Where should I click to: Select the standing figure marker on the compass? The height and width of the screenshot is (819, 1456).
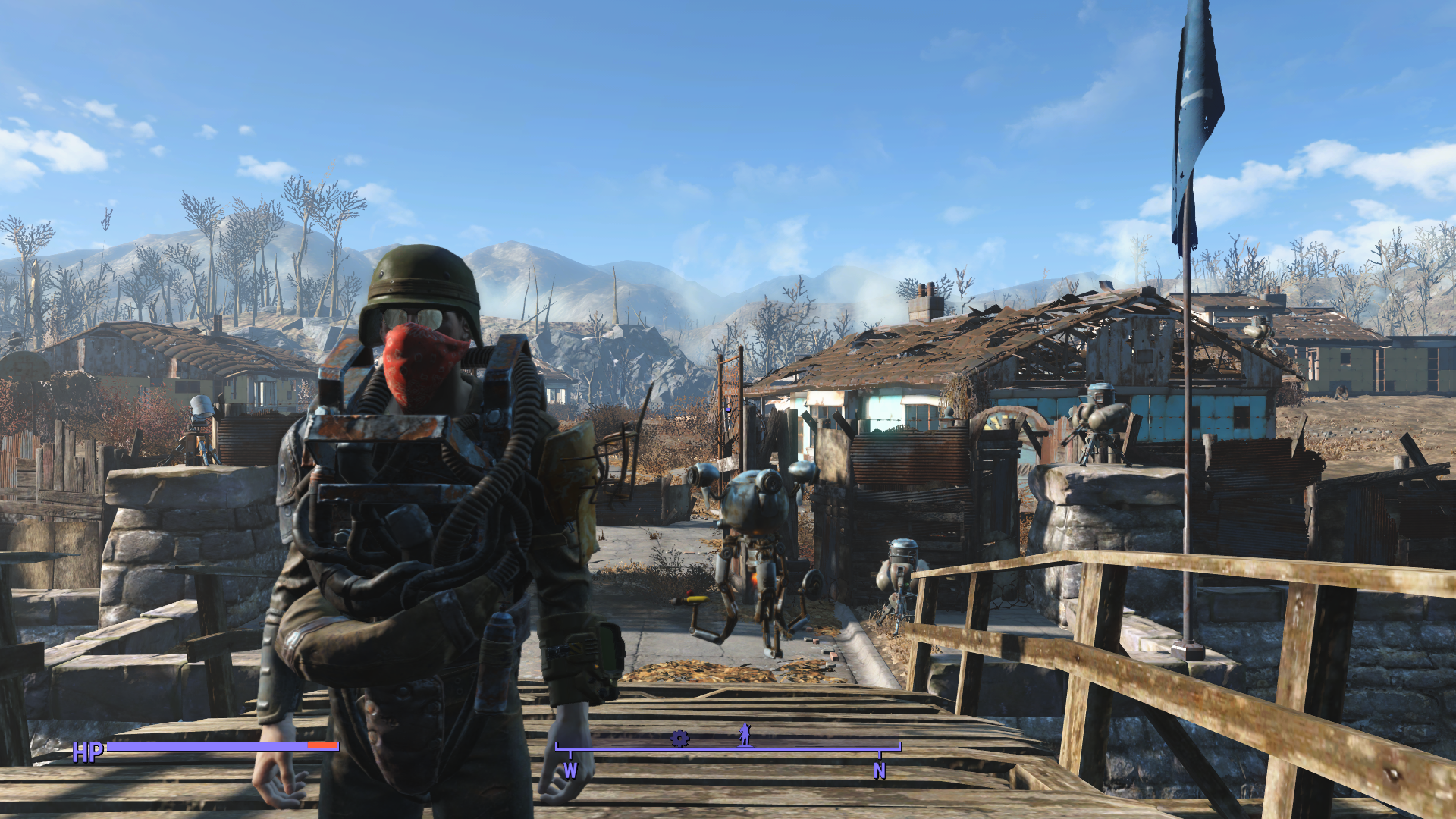(745, 736)
